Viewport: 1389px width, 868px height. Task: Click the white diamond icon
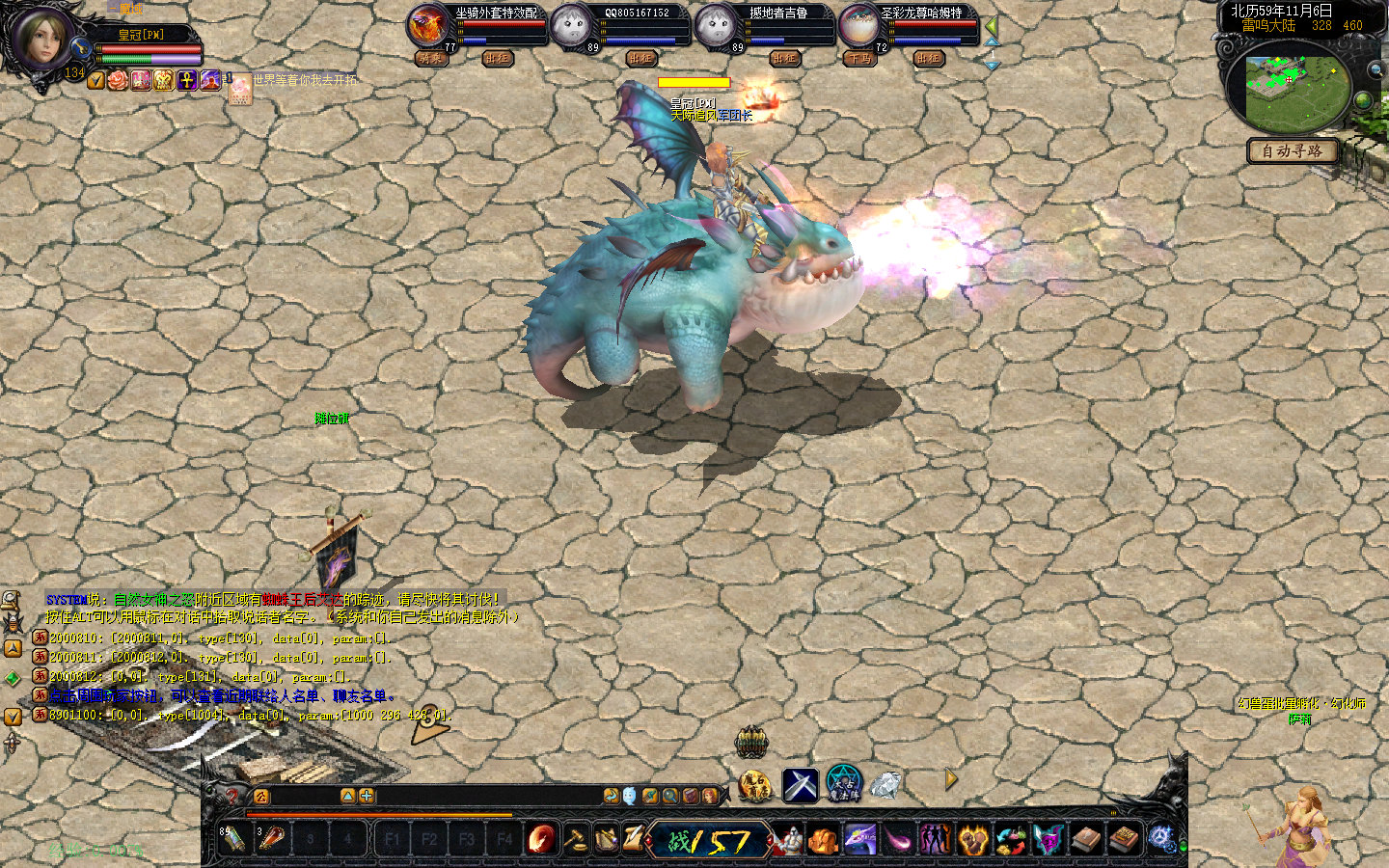[885, 785]
